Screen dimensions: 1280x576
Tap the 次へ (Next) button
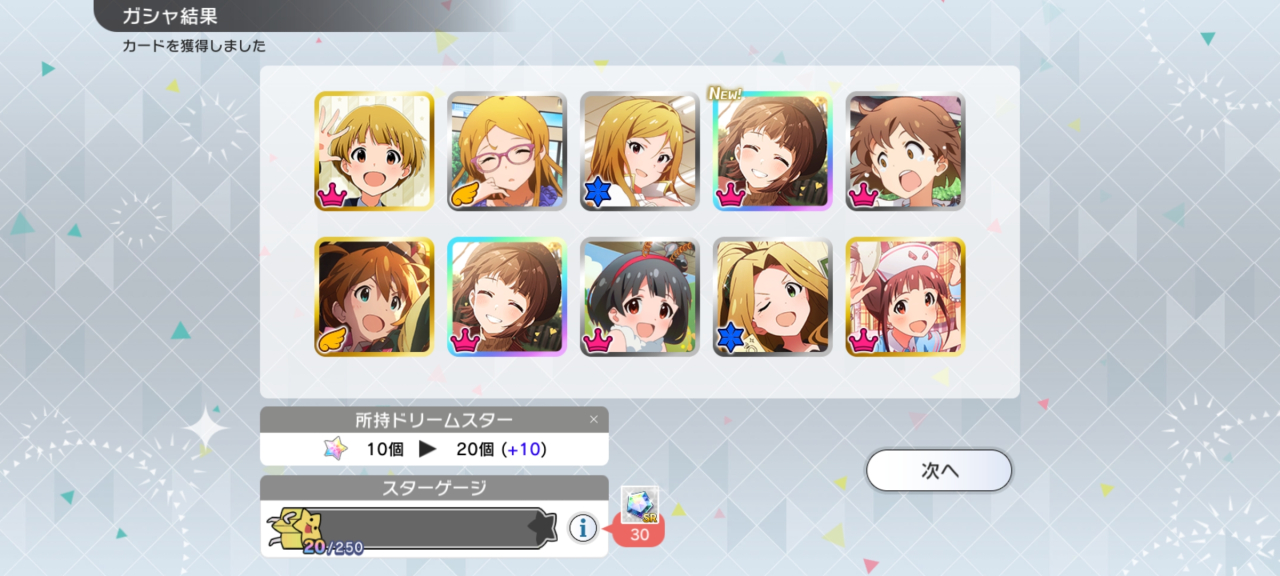939,471
